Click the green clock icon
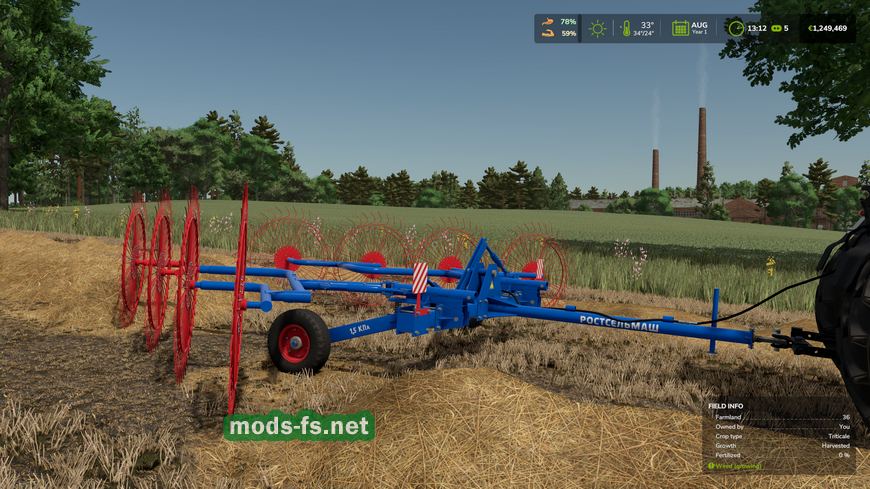870x489 pixels. 735,28
